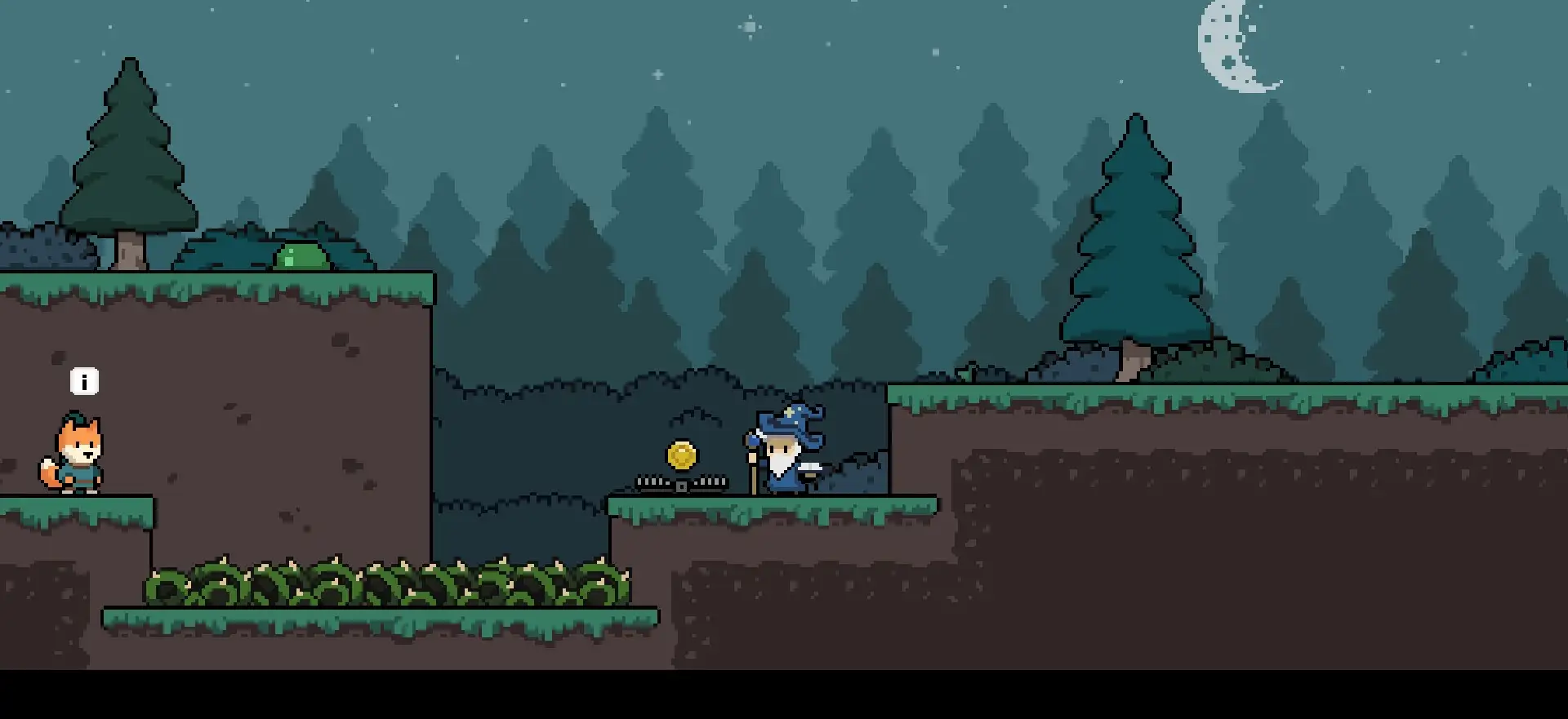Image resolution: width=1568 pixels, height=719 pixels.
Task: Open the info bubble above the fox
Action: 84,381
